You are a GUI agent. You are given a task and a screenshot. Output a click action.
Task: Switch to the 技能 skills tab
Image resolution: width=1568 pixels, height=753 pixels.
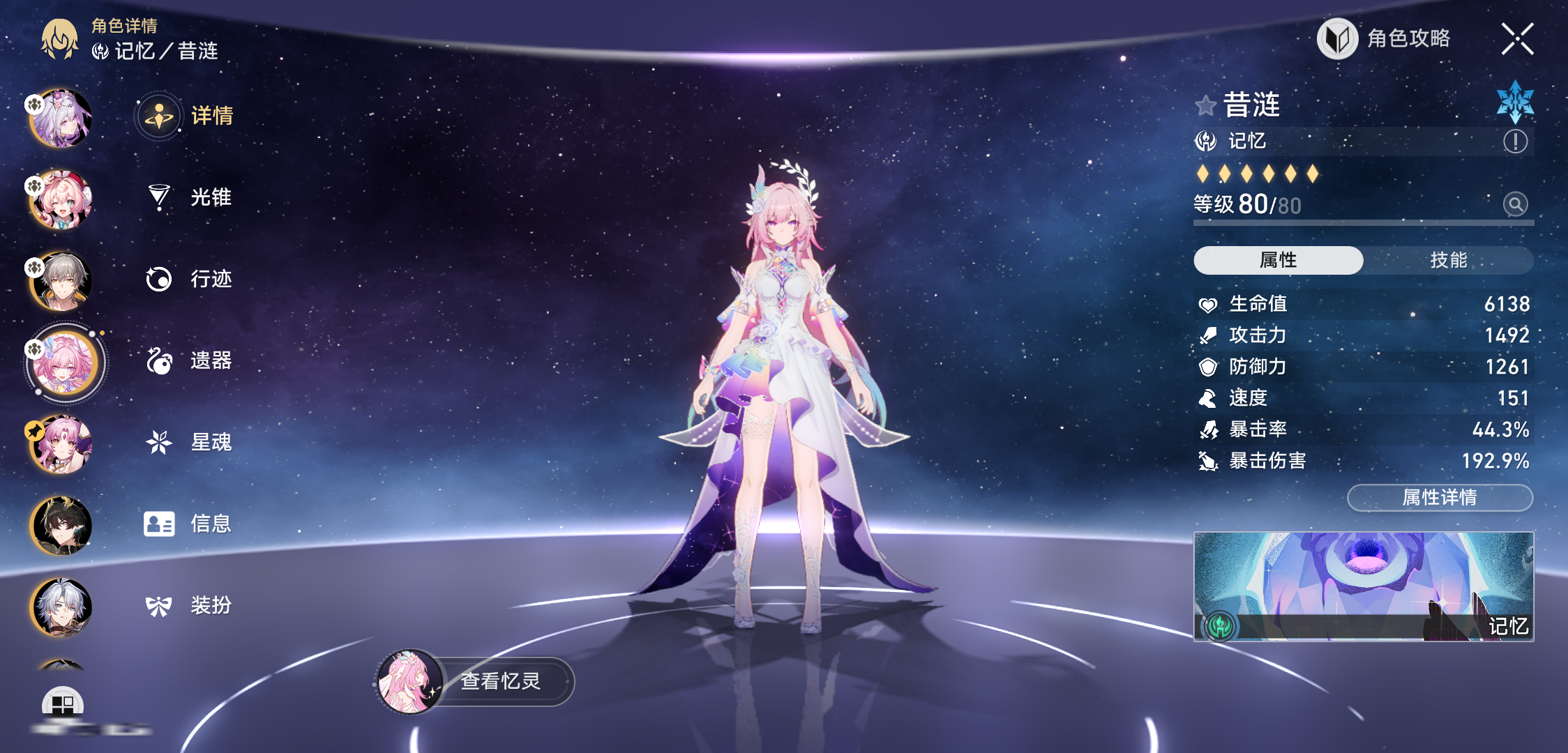point(1448,260)
